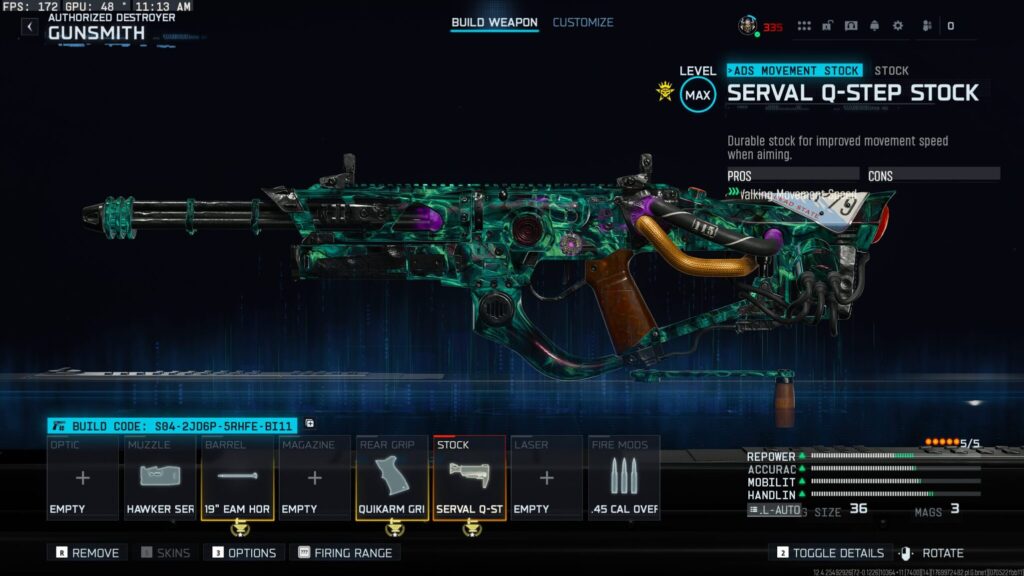Select the Hawker muzzle attachment slot

[160, 478]
